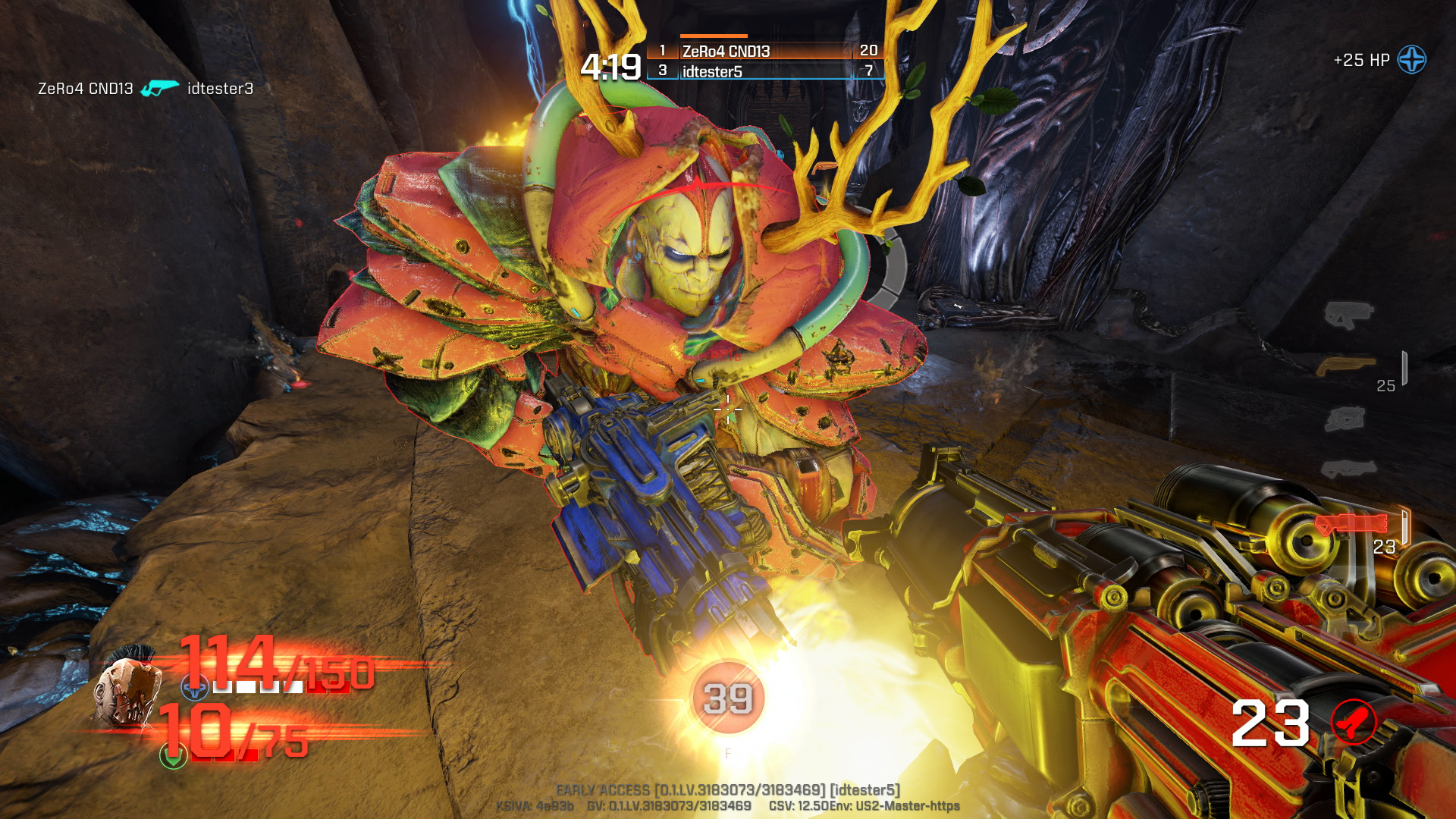This screenshot has width=1456, height=819.
Task: Click the green armor shield icon
Action: click(173, 755)
